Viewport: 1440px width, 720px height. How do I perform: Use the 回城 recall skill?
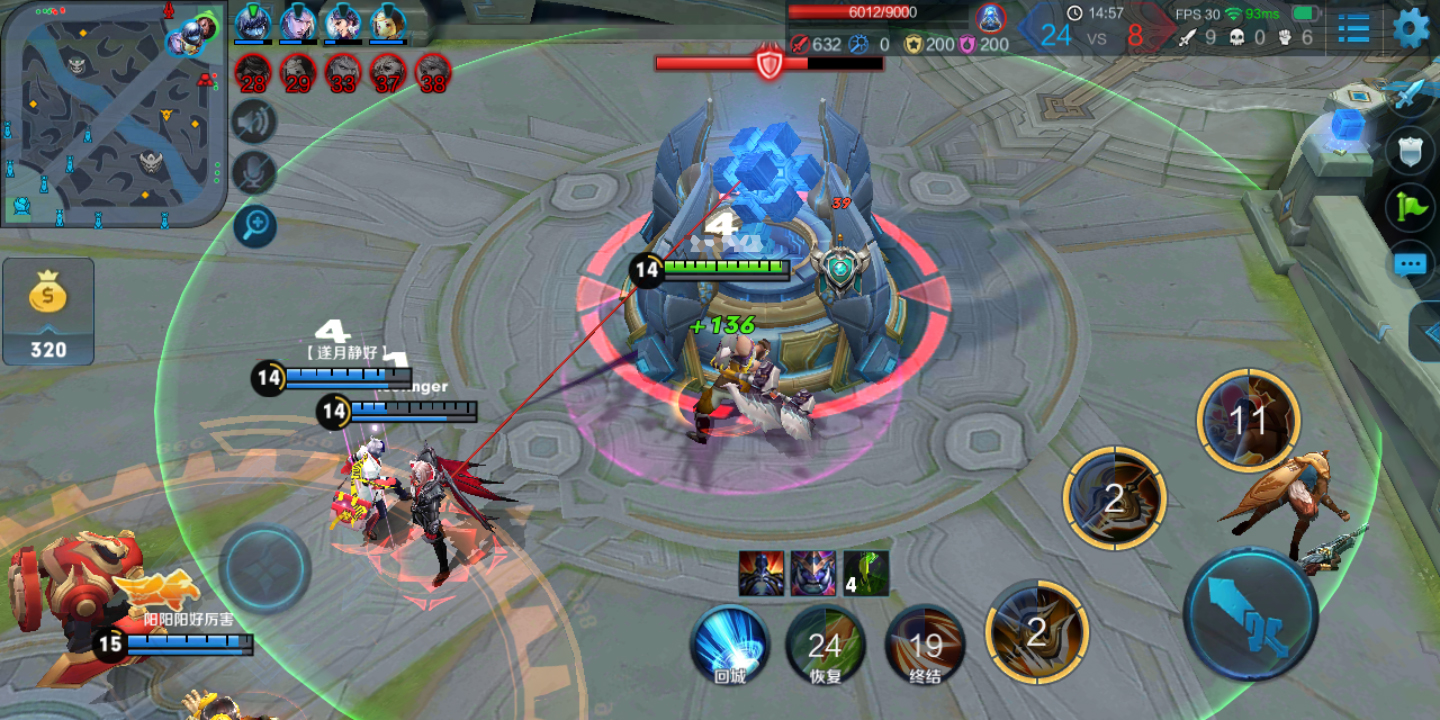coord(729,644)
